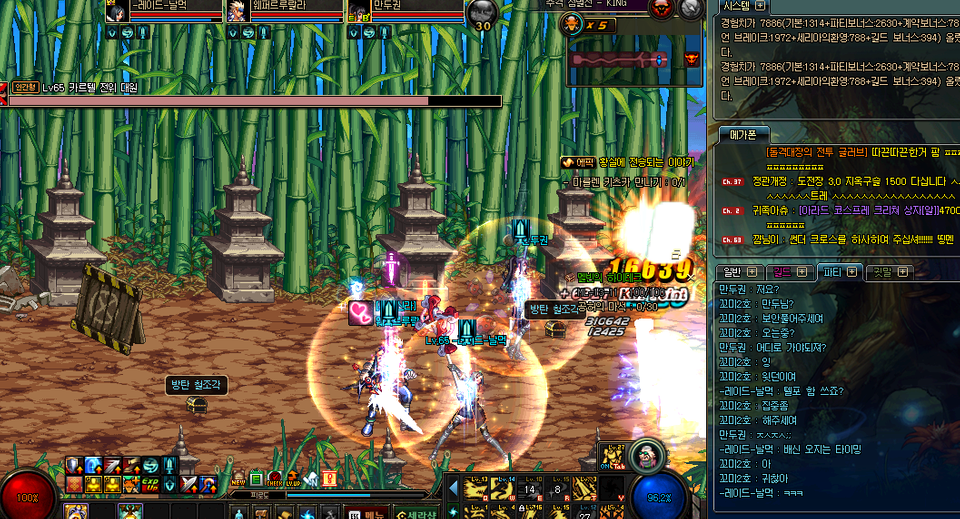Screen dimensions: 960x519
Task: Open the 길드 guild chat tab
Action: click(780, 271)
